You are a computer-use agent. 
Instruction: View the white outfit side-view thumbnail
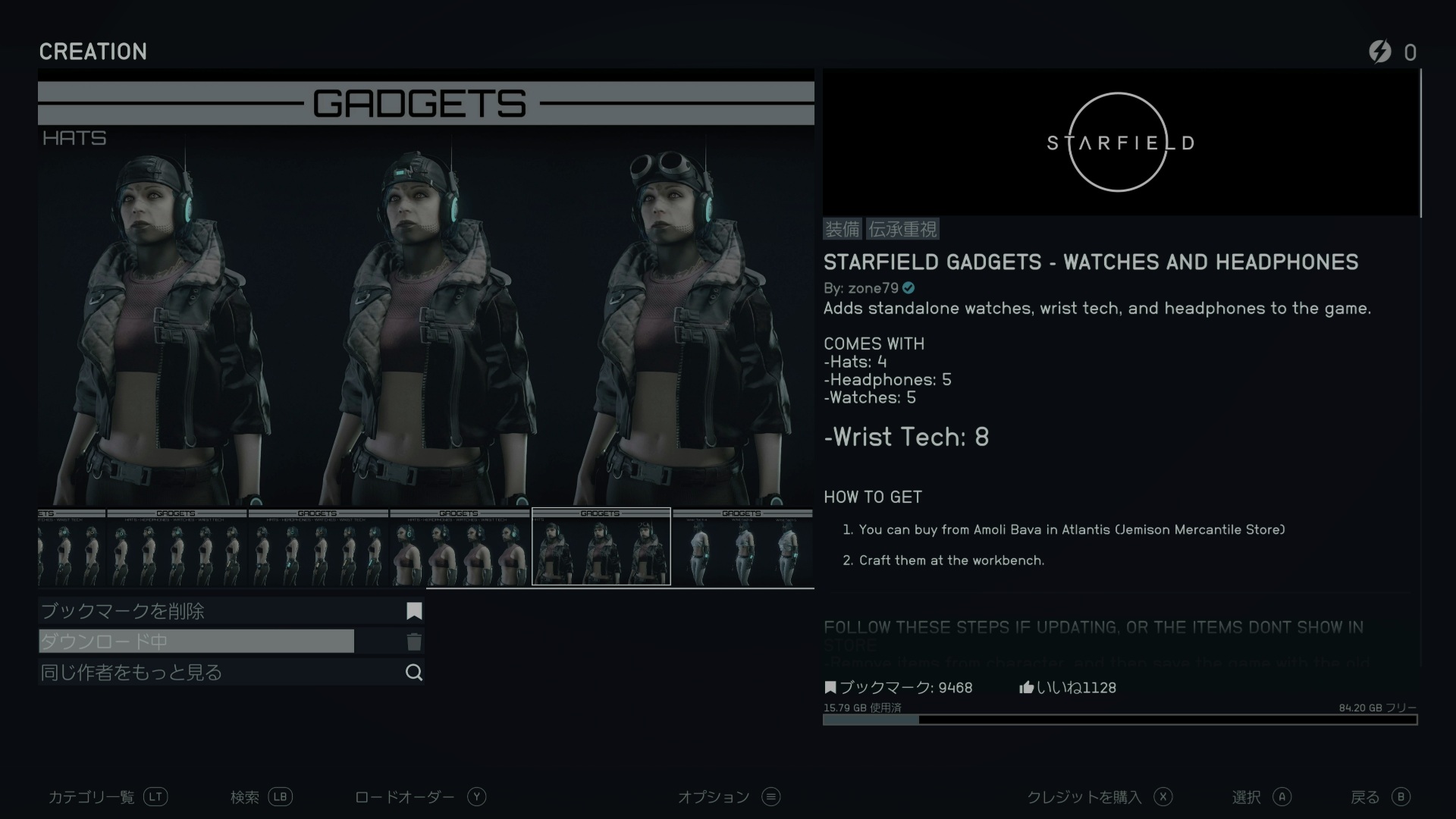(742, 547)
